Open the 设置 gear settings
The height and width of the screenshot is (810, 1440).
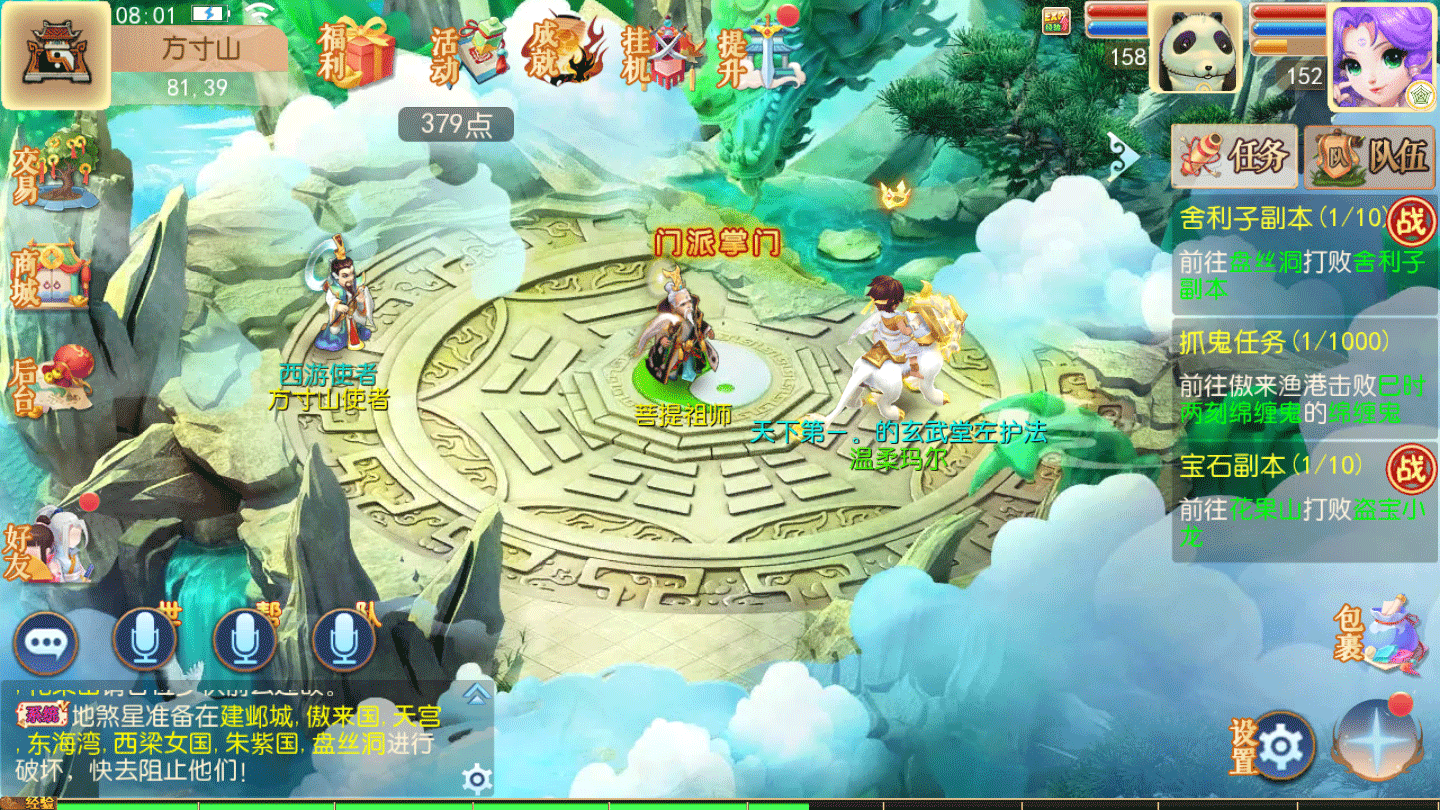click(1276, 746)
